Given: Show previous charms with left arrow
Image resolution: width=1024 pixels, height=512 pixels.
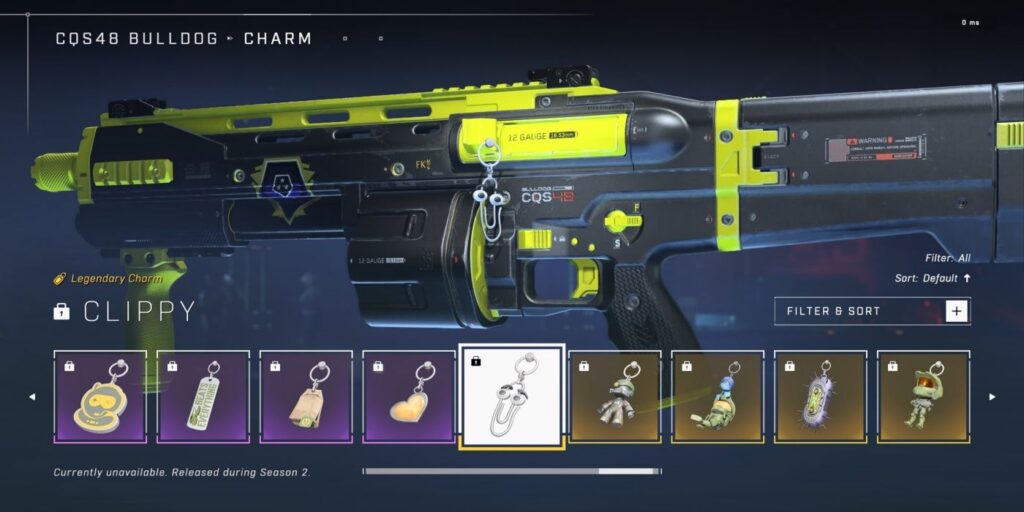Looking at the screenshot, I should tap(31, 397).
